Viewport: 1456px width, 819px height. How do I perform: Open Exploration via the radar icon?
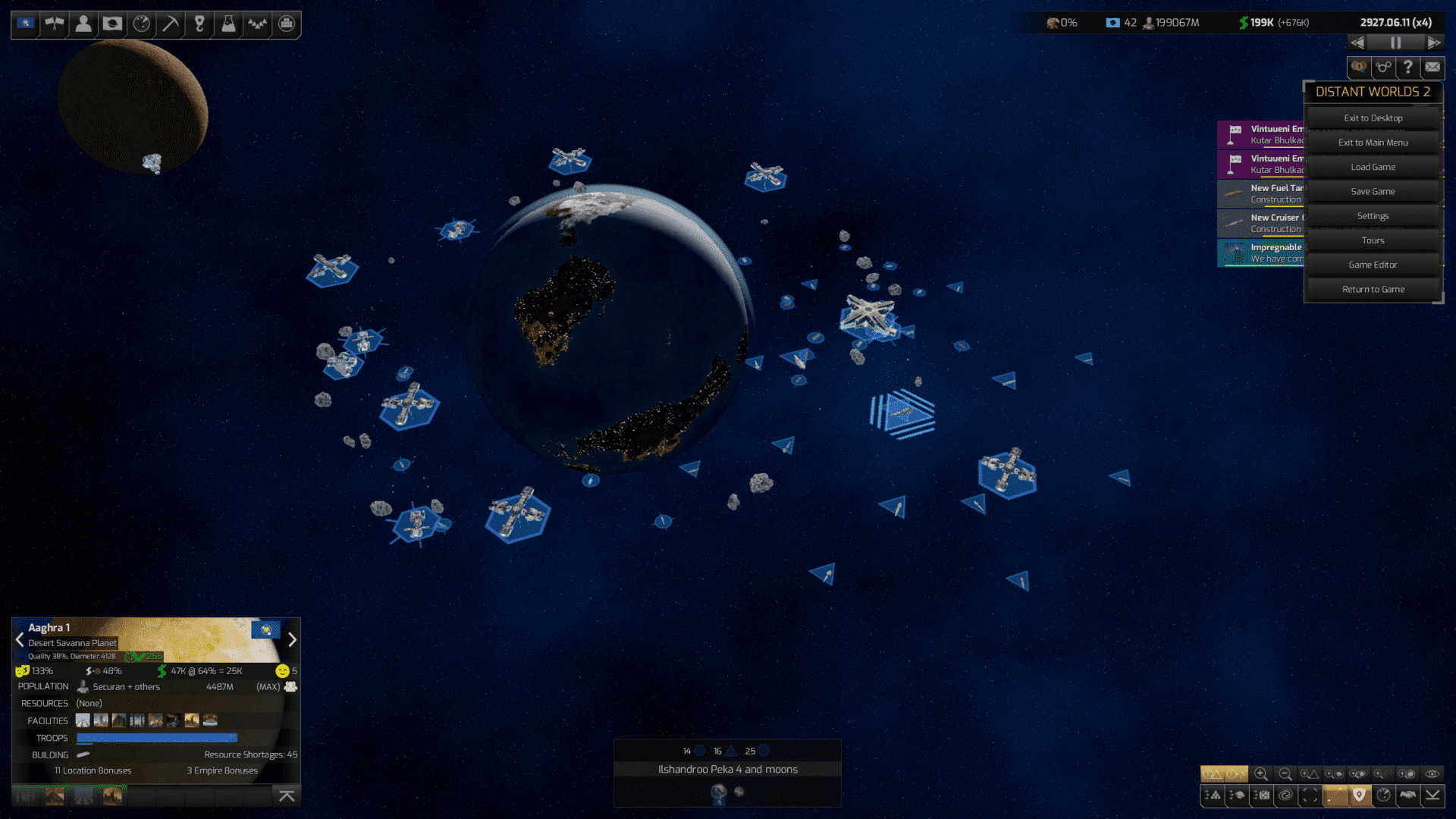click(x=141, y=24)
